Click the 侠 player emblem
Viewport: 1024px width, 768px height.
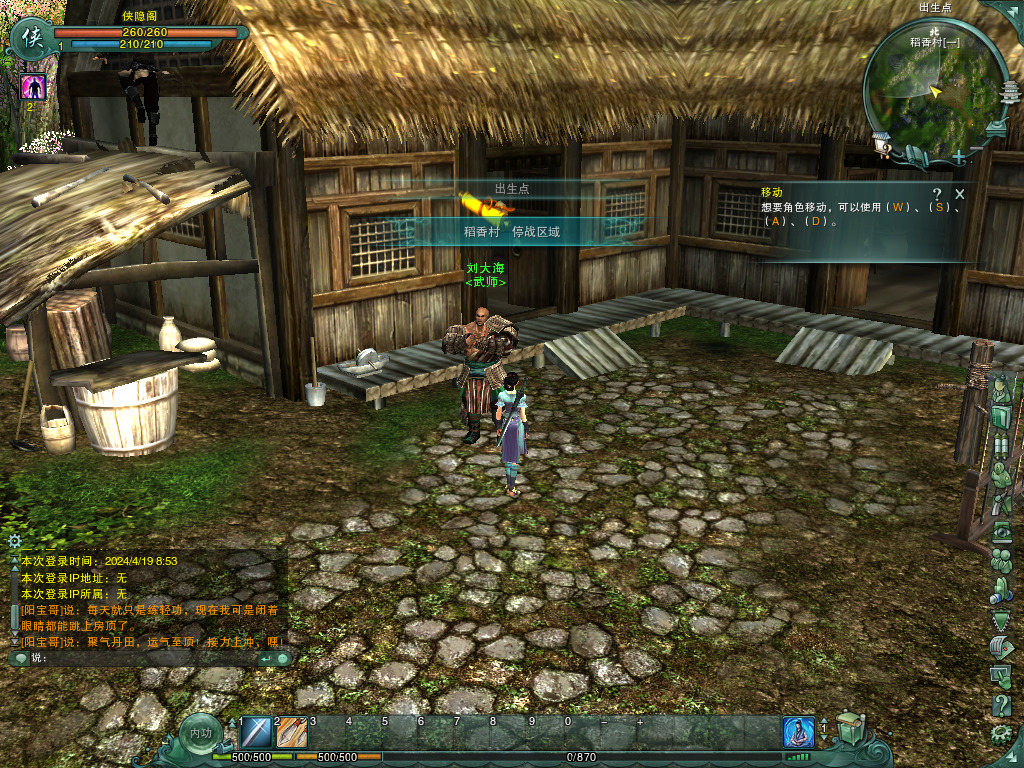coord(31,39)
